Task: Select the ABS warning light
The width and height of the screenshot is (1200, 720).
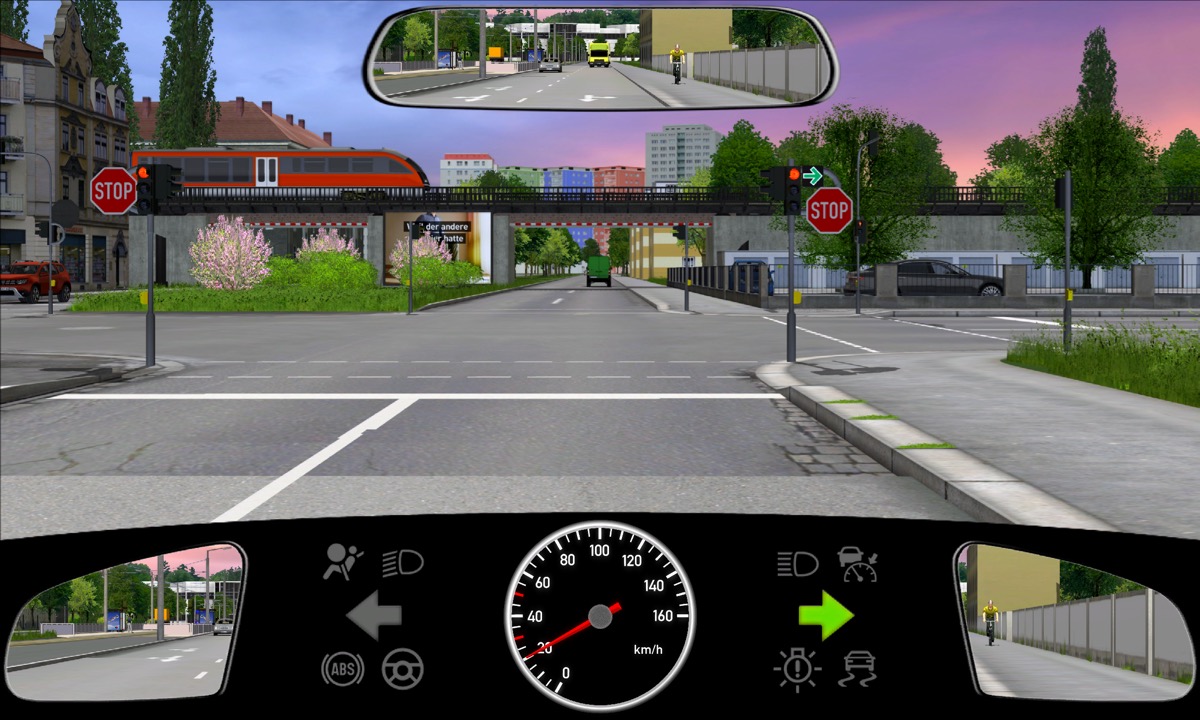Action: (342, 668)
